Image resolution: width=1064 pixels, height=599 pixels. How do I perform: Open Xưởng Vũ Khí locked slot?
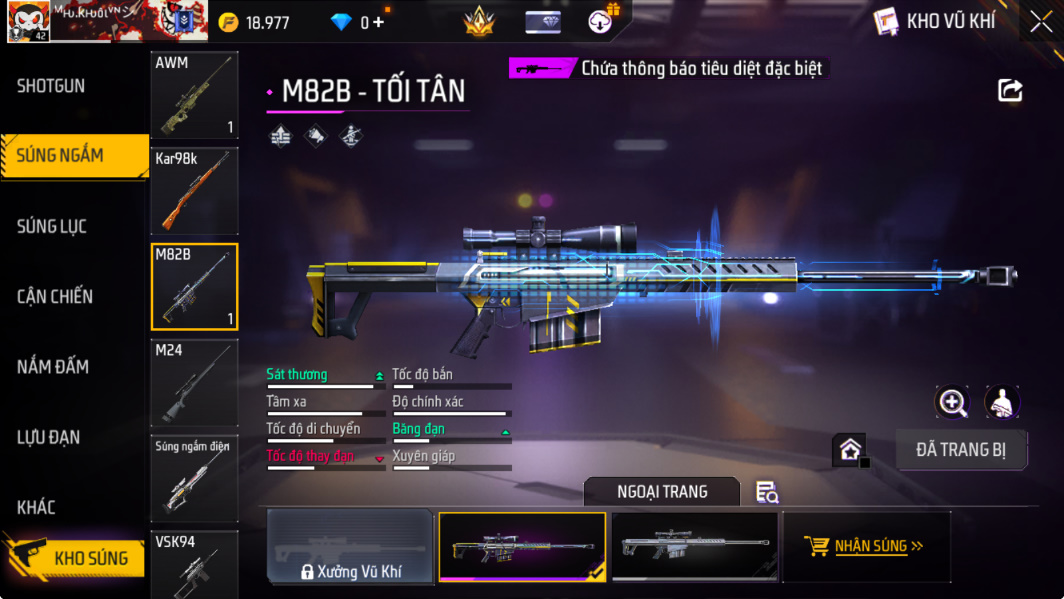350,547
